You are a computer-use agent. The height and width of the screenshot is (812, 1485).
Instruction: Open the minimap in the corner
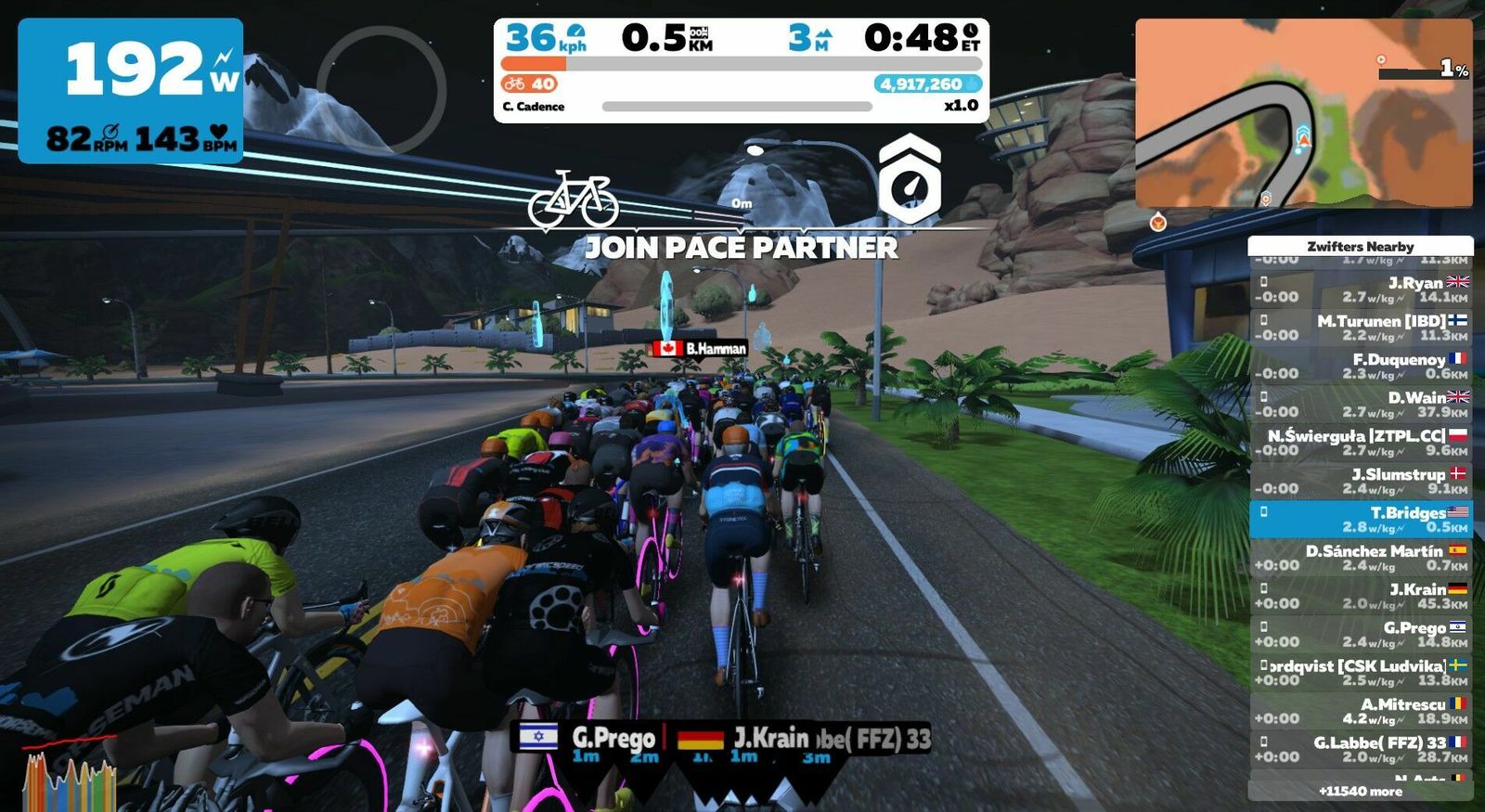tap(1303, 113)
